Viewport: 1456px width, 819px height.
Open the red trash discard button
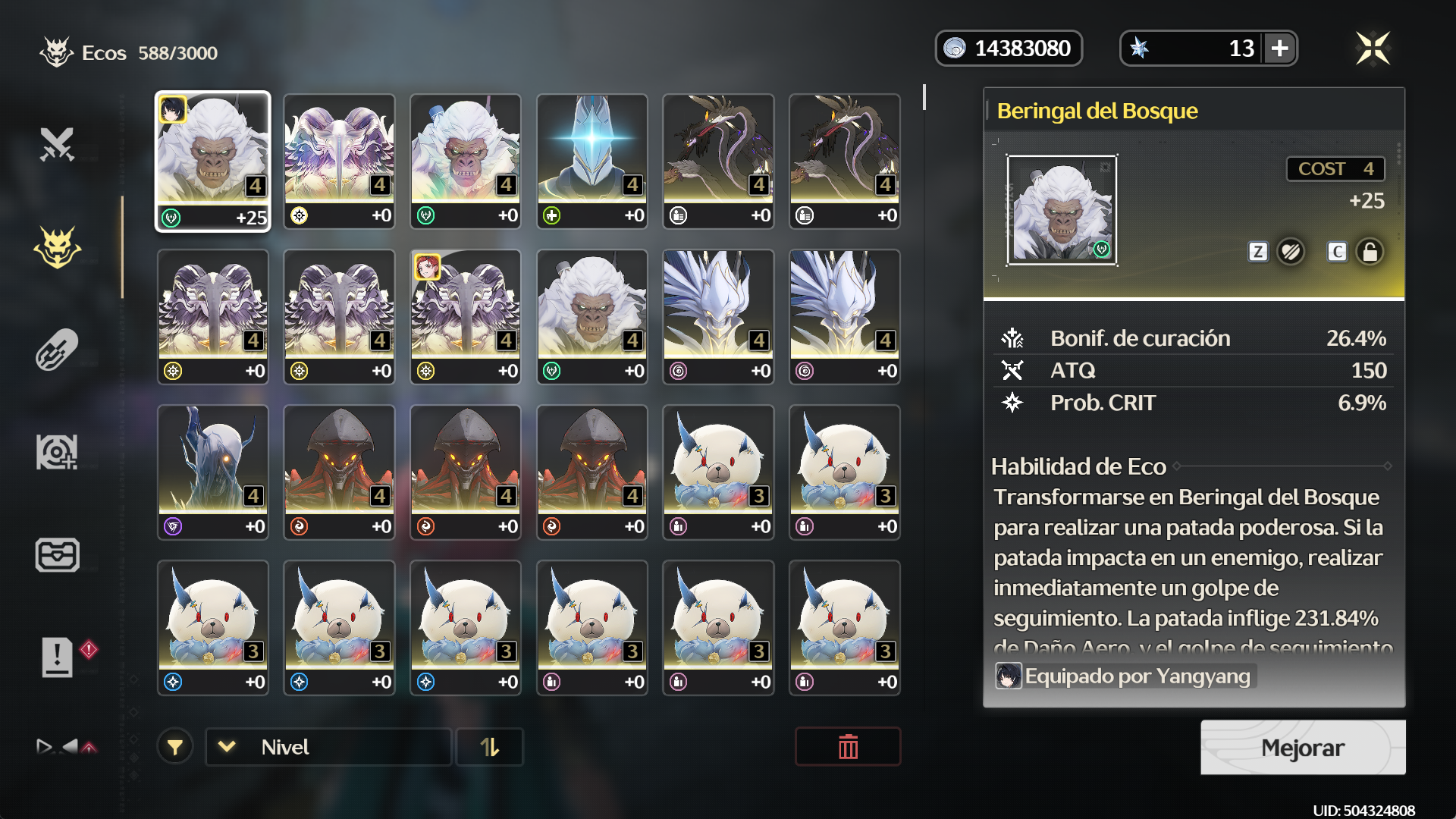click(848, 747)
